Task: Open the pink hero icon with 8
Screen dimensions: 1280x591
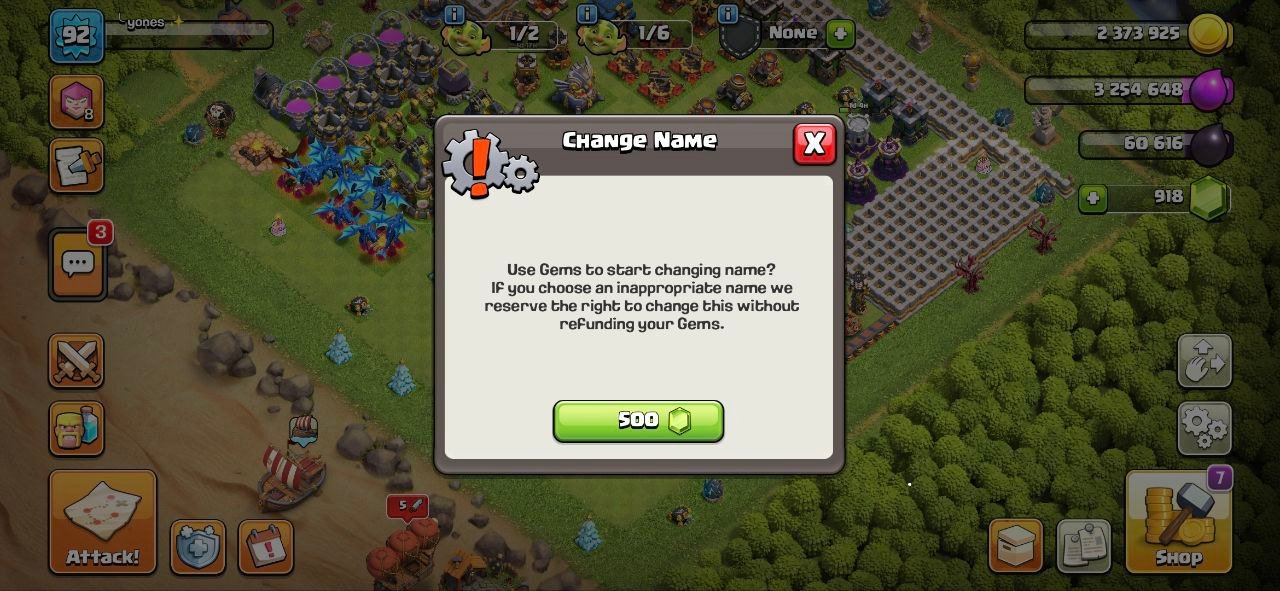Action: (77, 101)
